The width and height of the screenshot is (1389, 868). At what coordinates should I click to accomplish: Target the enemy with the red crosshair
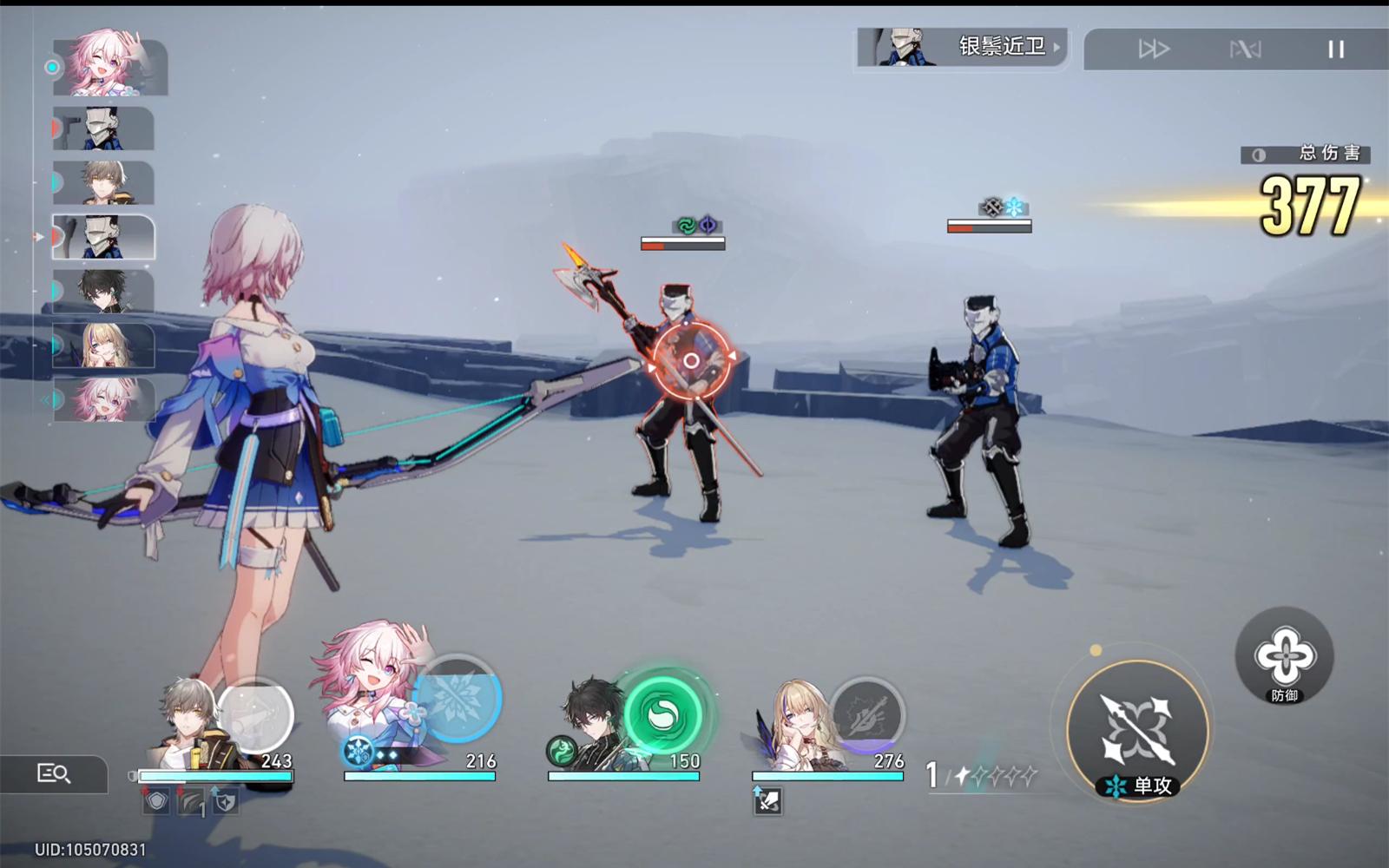tap(690, 360)
